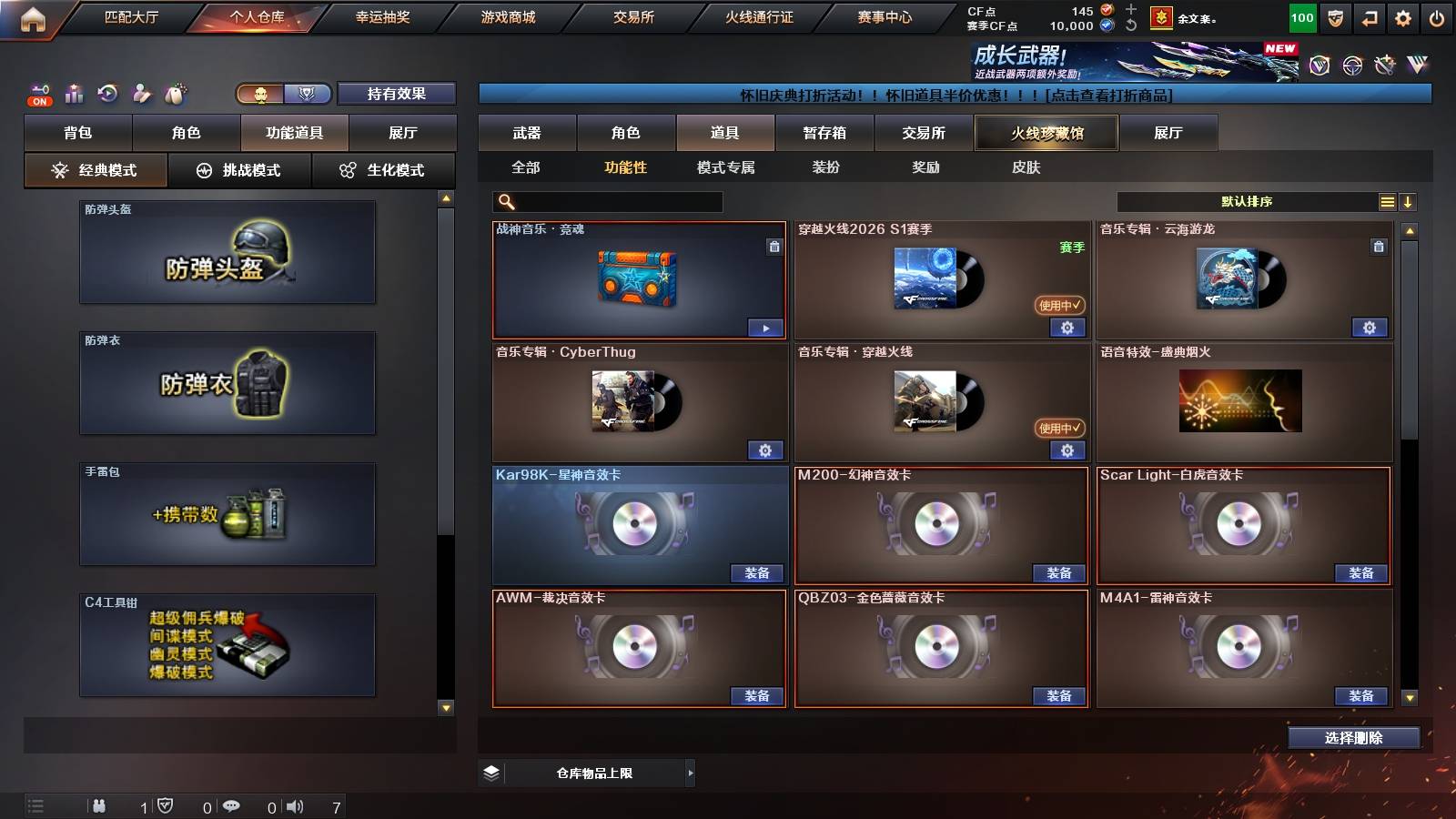Open the 幸运抽奖 menu at the top
This screenshot has height=819, width=1456.
point(383,16)
